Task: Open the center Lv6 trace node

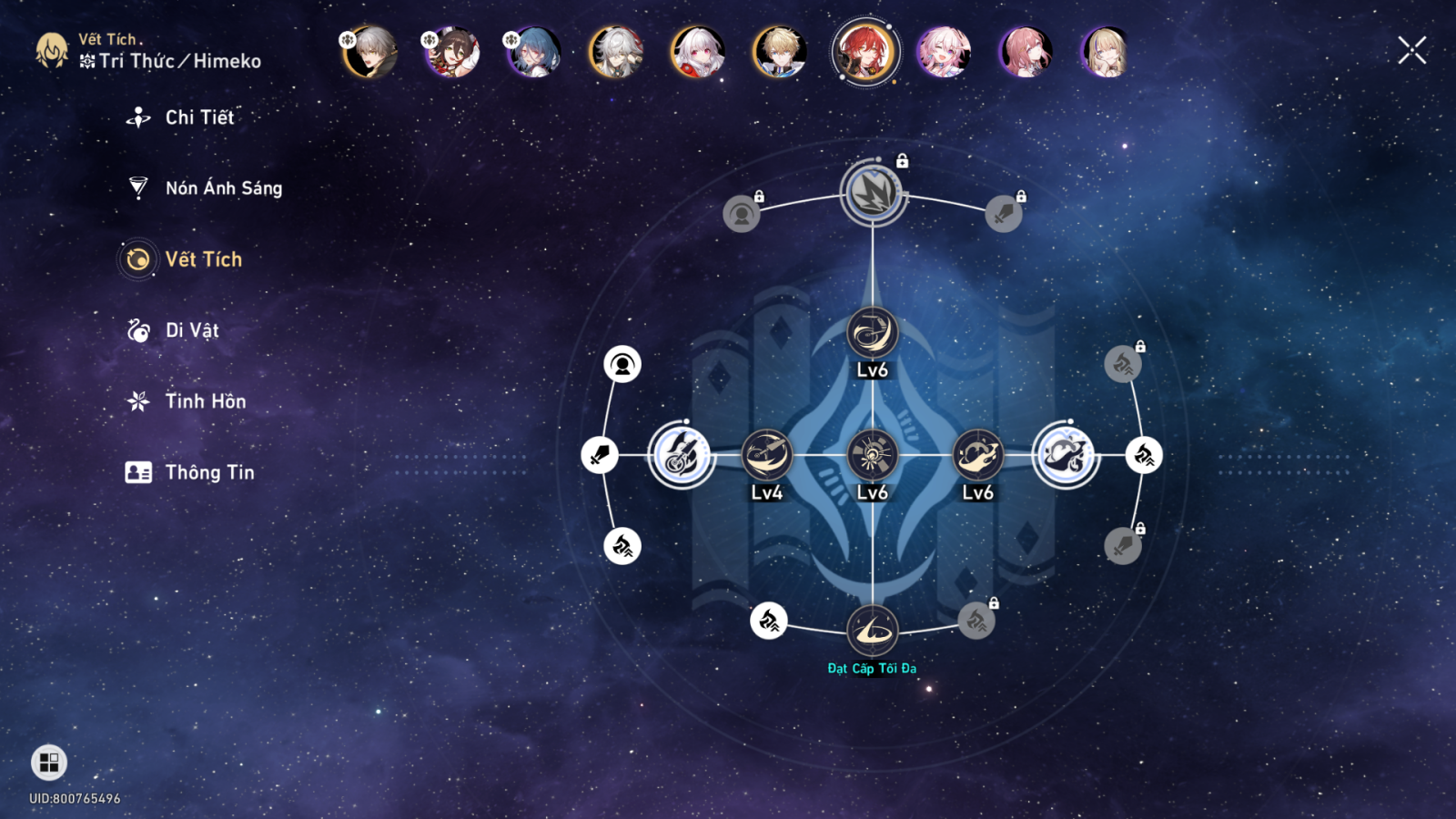Action: (x=872, y=455)
